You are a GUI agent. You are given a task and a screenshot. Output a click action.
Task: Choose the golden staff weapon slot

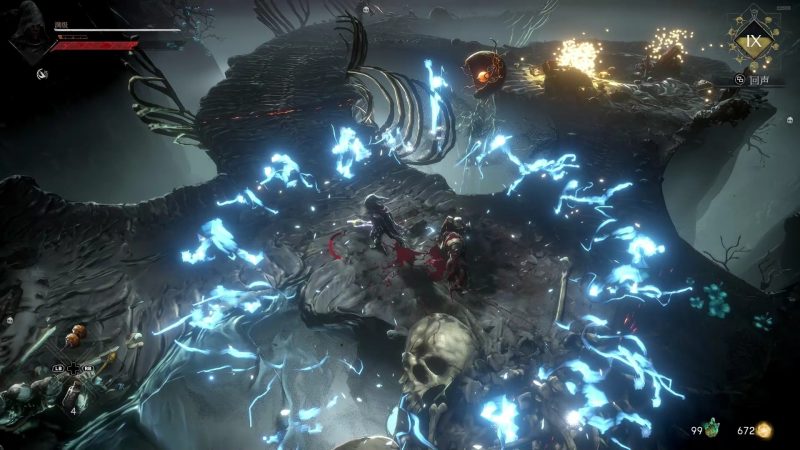click(x=107, y=356)
